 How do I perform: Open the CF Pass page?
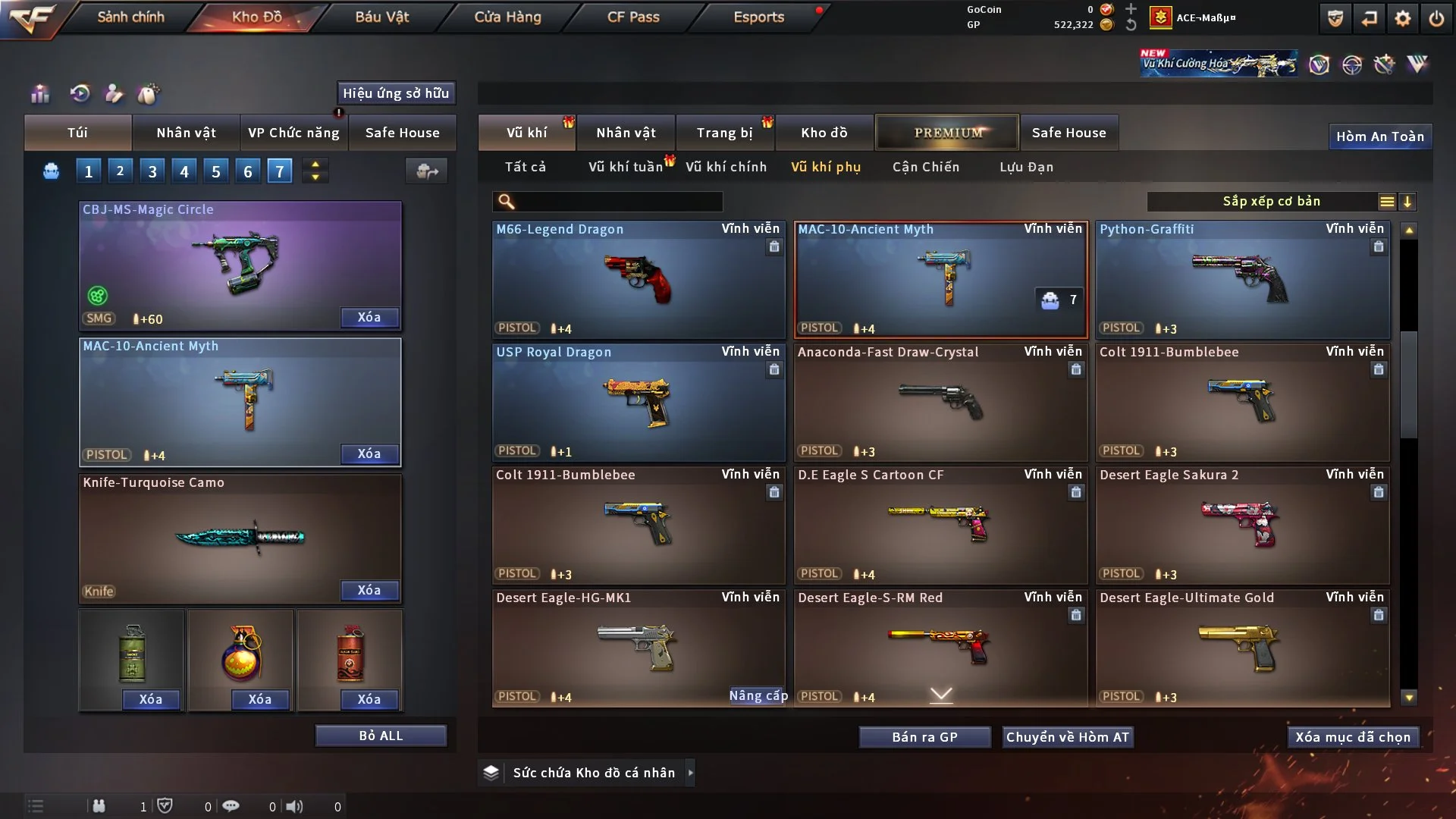[x=633, y=17]
